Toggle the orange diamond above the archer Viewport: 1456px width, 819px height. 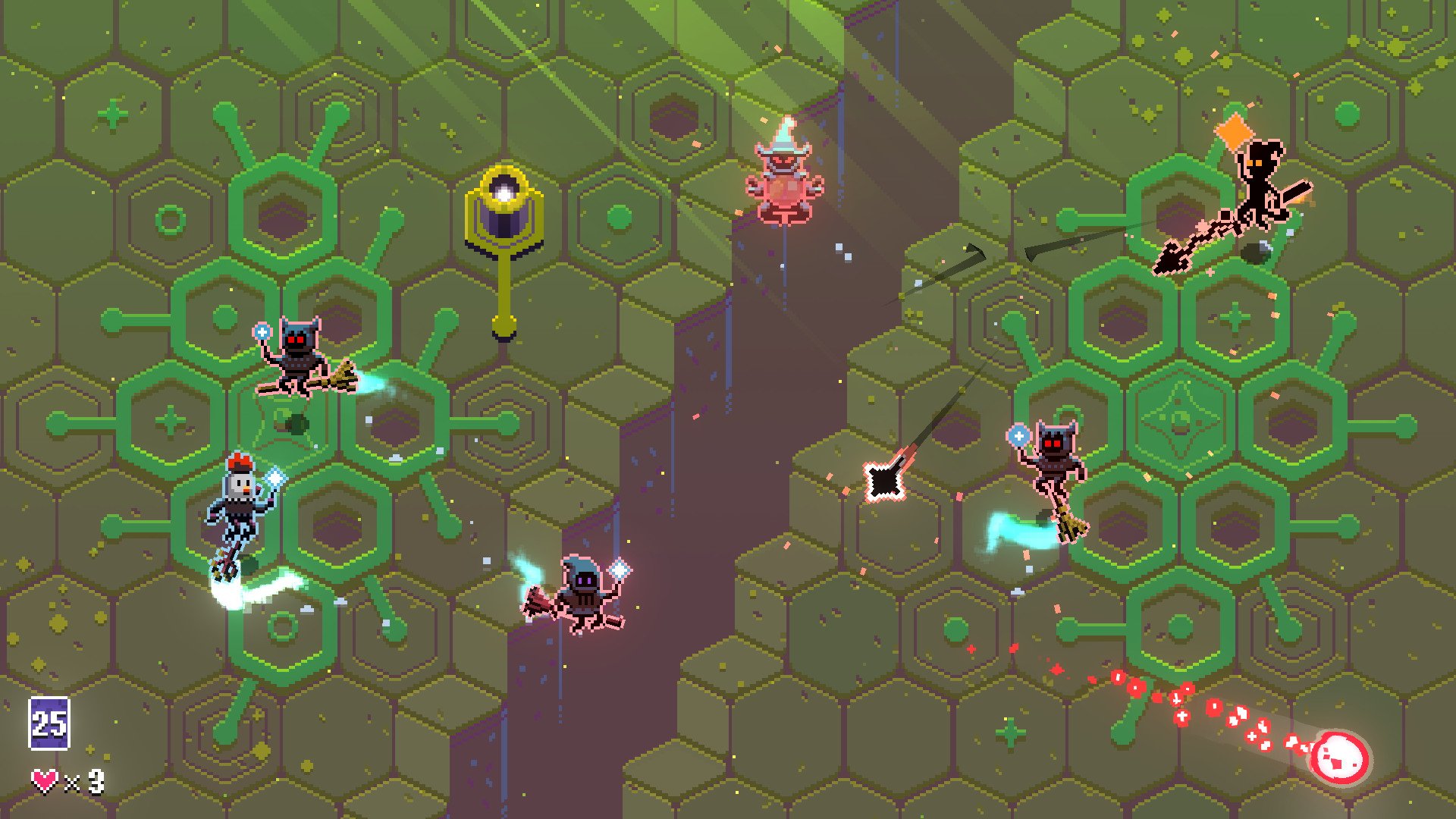pyautogui.click(x=1236, y=129)
